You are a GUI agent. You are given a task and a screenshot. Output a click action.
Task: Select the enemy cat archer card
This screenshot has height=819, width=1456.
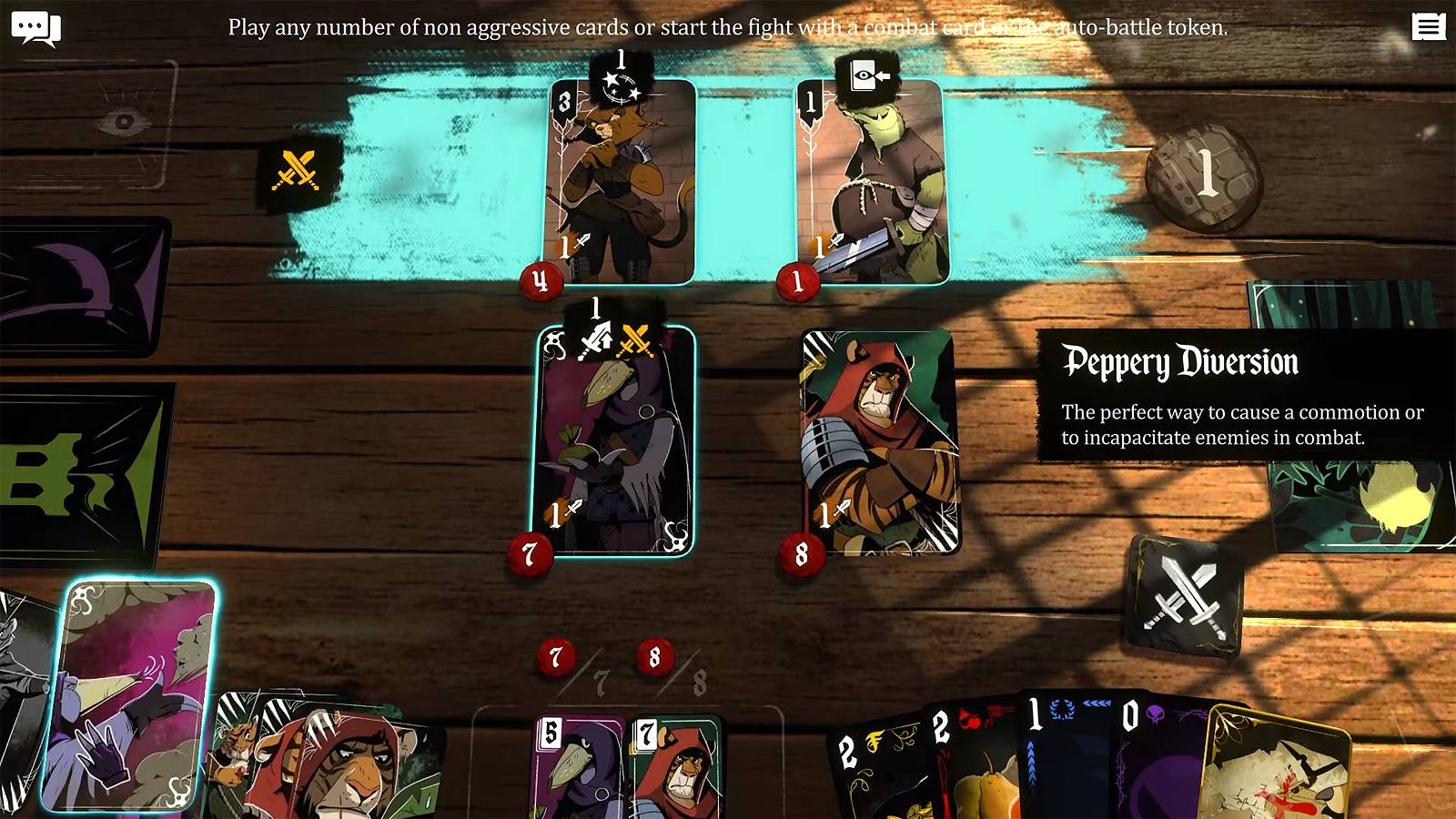[622, 182]
